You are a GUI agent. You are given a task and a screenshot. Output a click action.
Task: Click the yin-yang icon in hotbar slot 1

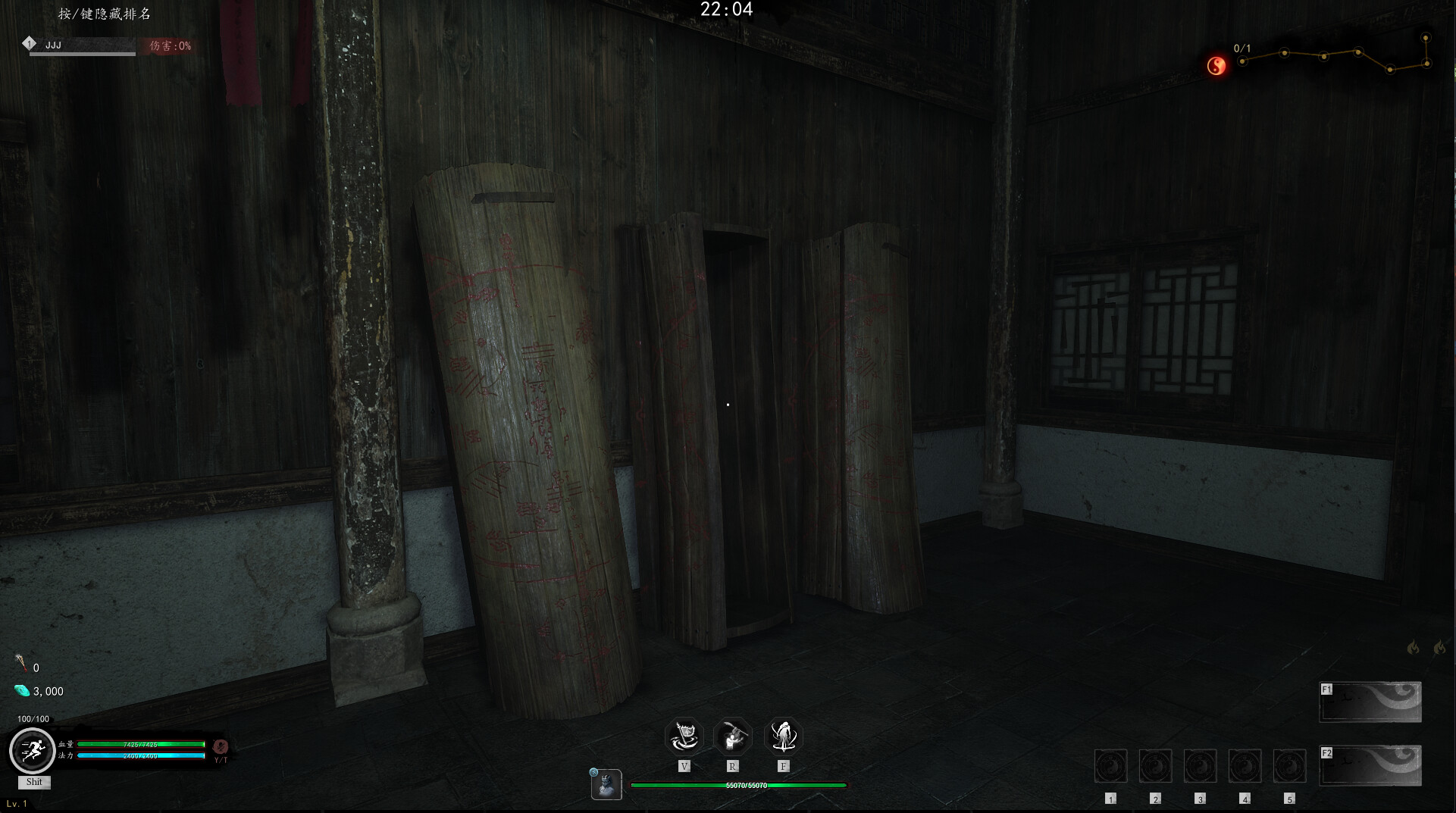(x=1110, y=765)
